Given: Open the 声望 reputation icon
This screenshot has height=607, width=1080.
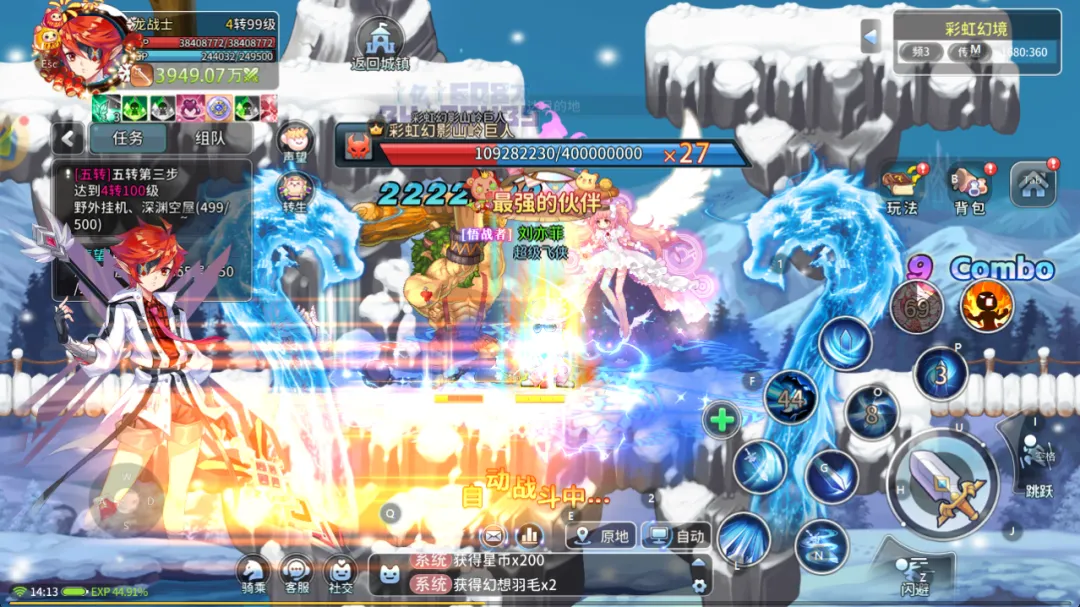Looking at the screenshot, I should [x=295, y=142].
